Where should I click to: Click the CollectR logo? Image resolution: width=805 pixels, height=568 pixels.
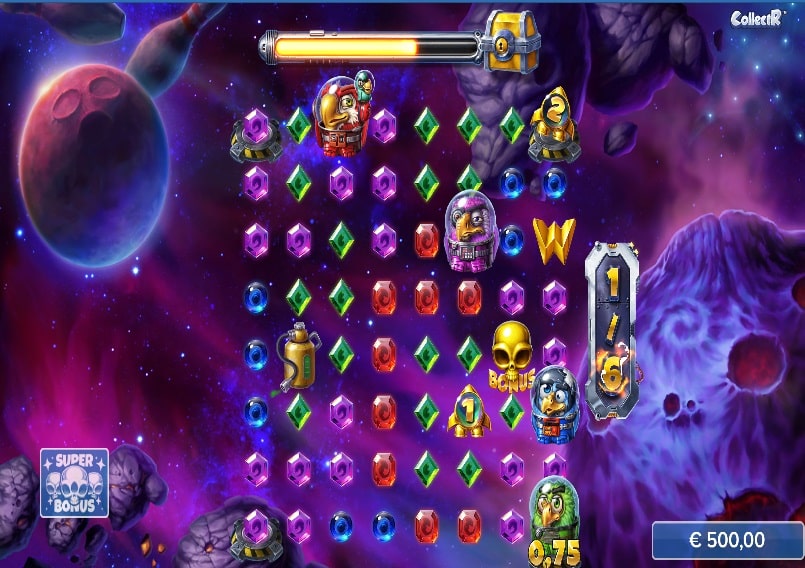click(756, 19)
